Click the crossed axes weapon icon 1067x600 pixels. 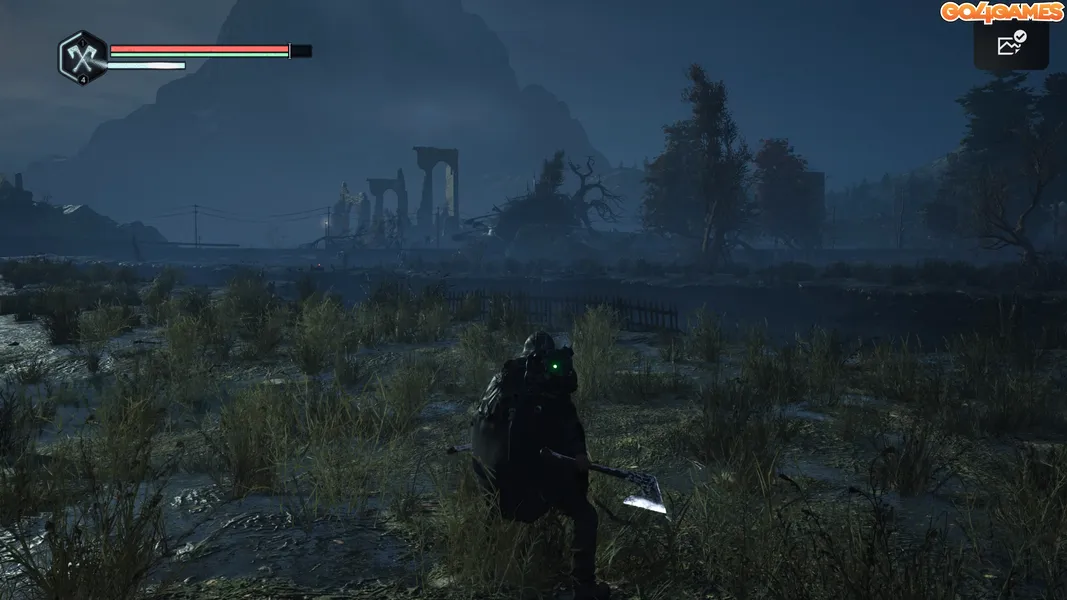tap(83, 56)
